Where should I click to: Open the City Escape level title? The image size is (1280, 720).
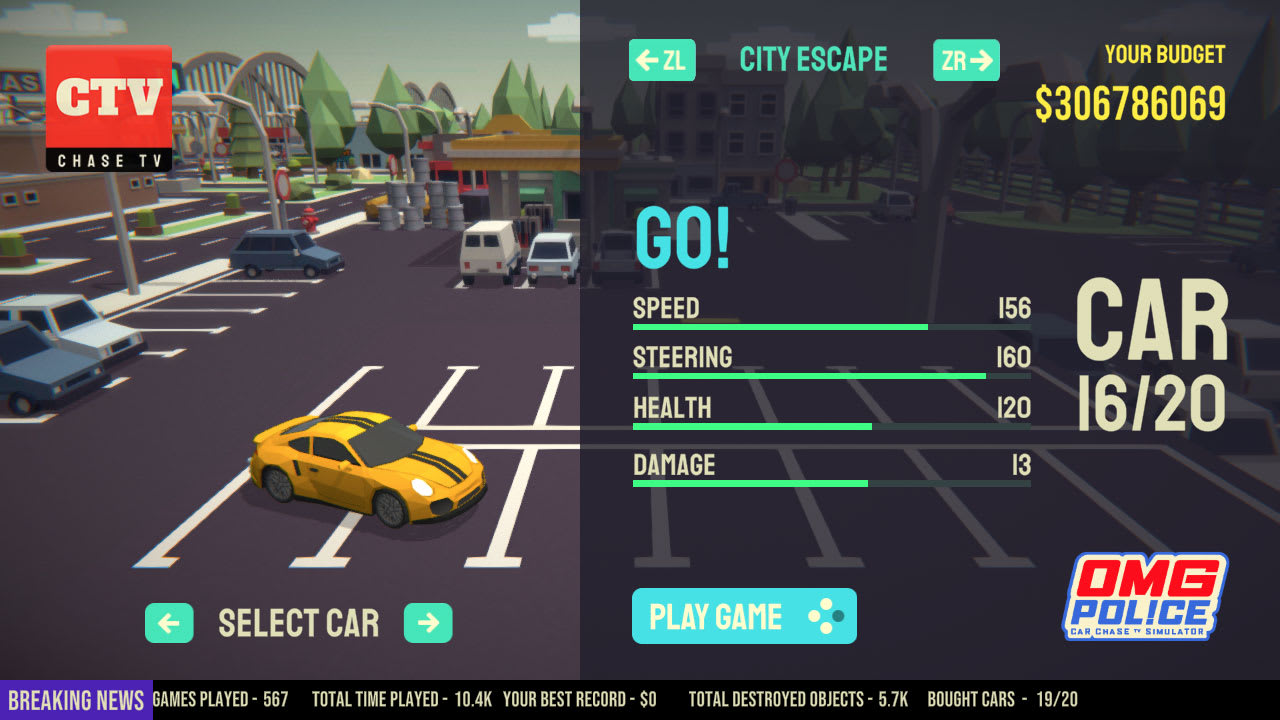[x=813, y=59]
